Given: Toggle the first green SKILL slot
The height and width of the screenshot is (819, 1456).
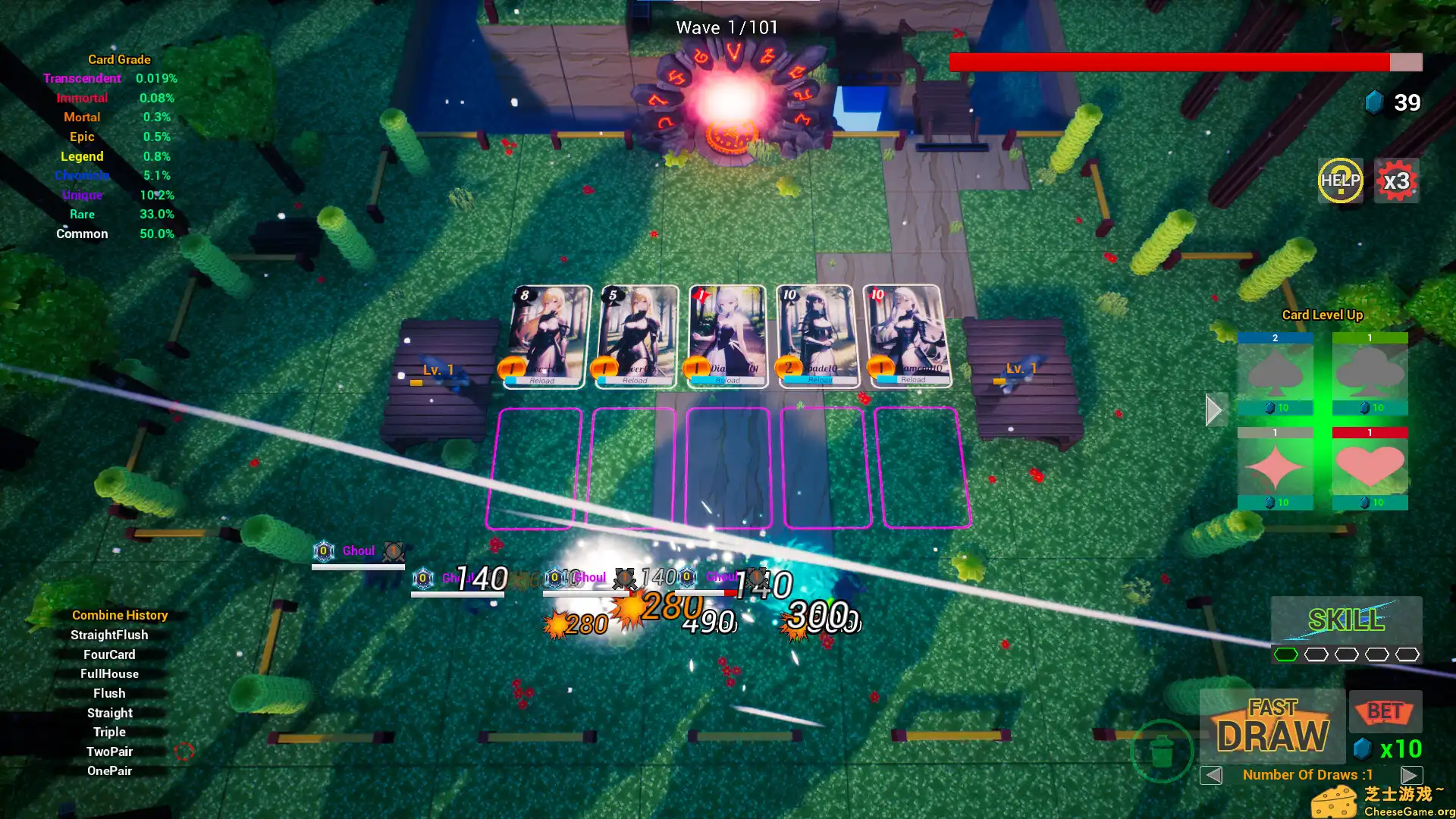Looking at the screenshot, I should tap(1286, 653).
